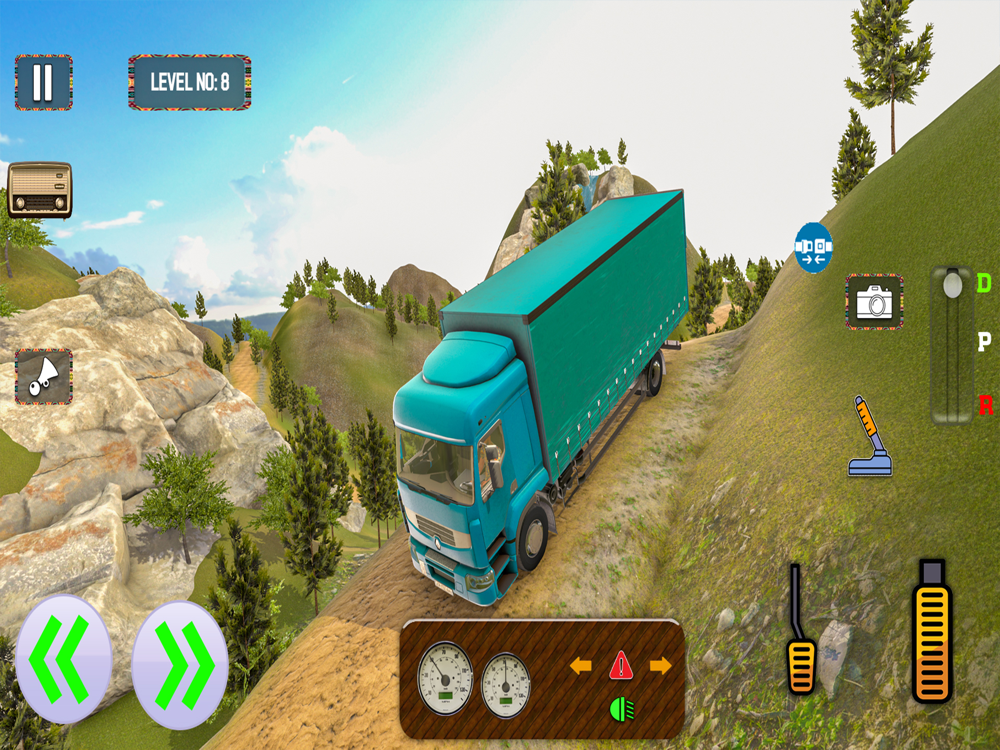Image resolution: width=1000 pixels, height=750 pixels.
Task: Pause the game
Action: click(x=43, y=82)
